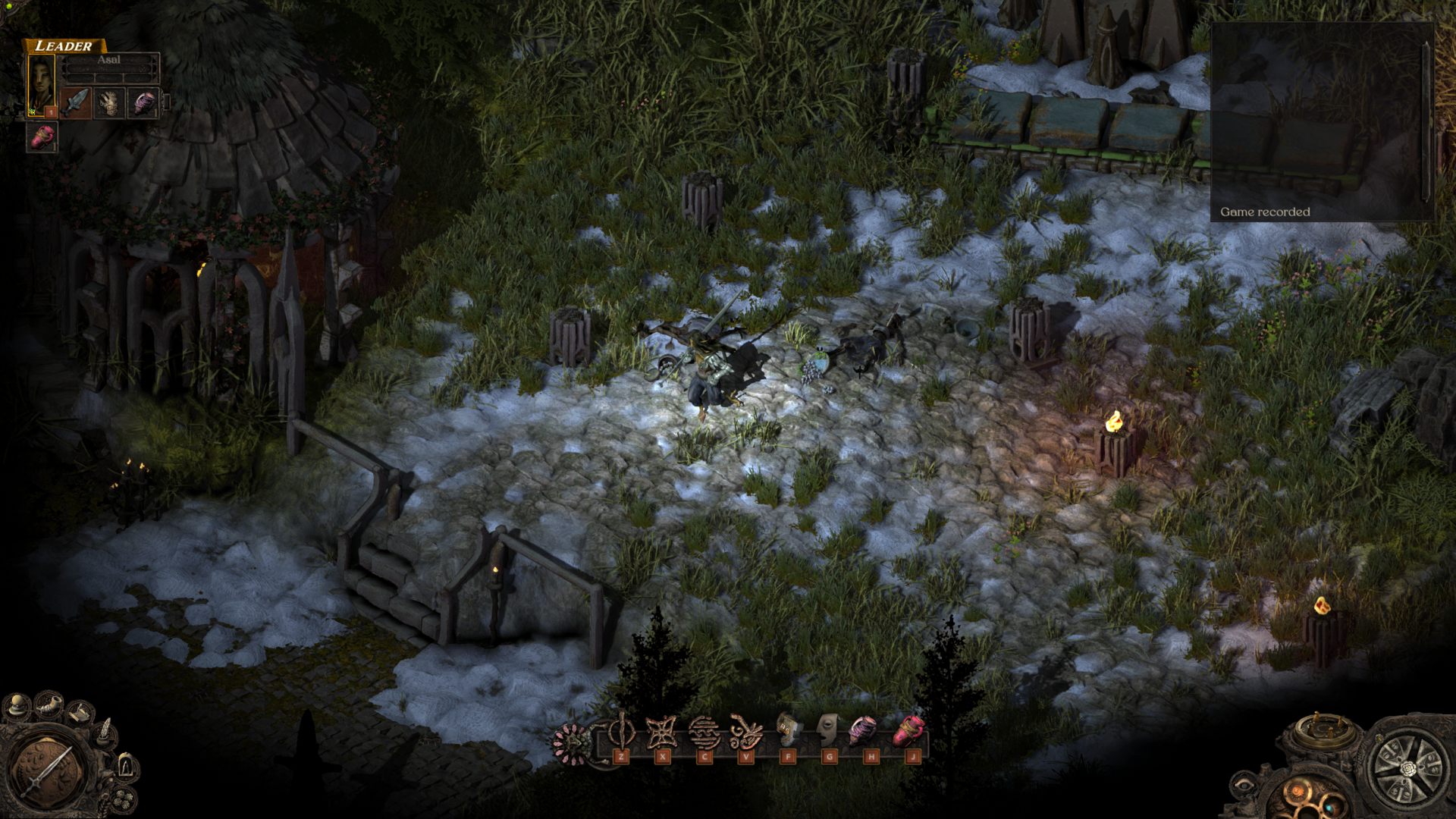The width and height of the screenshot is (1456, 819).
Task: Open the pink flower button left of hotbar
Action: 570,742
